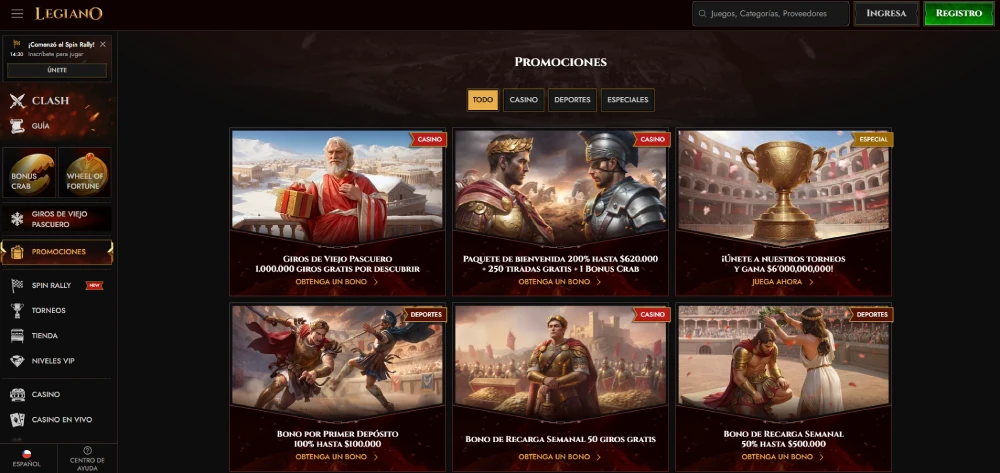Open the Clash section
The width and height of the screenshot is (1000, 473).
click(50, 100)
